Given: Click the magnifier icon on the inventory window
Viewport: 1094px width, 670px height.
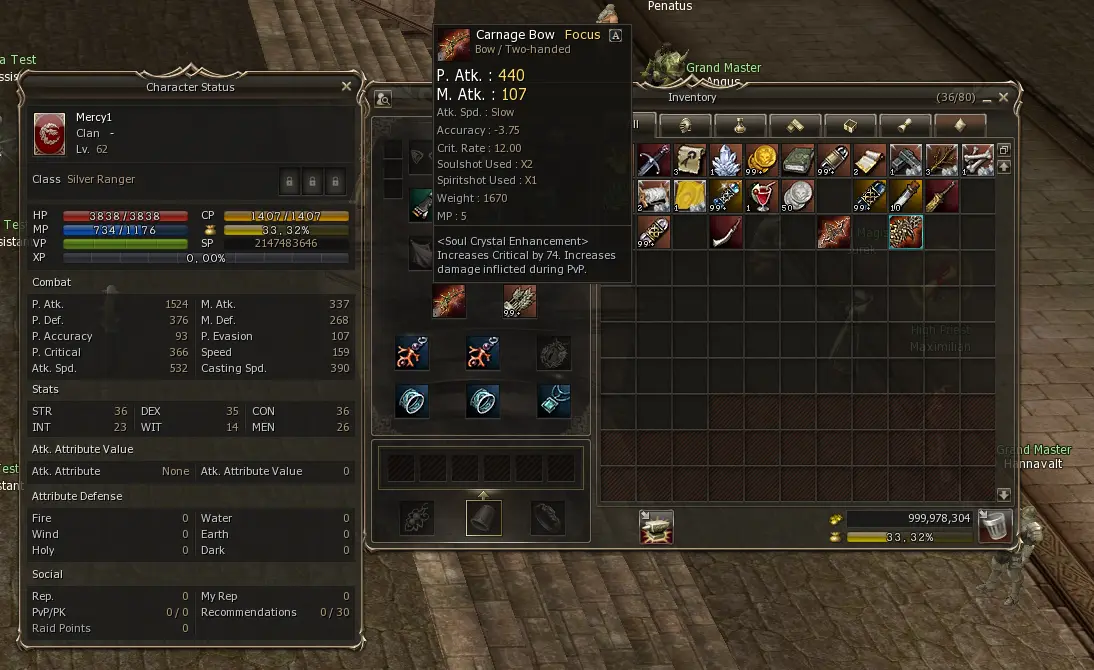Looking at the screenshot, I should click(x=383, y=98).
